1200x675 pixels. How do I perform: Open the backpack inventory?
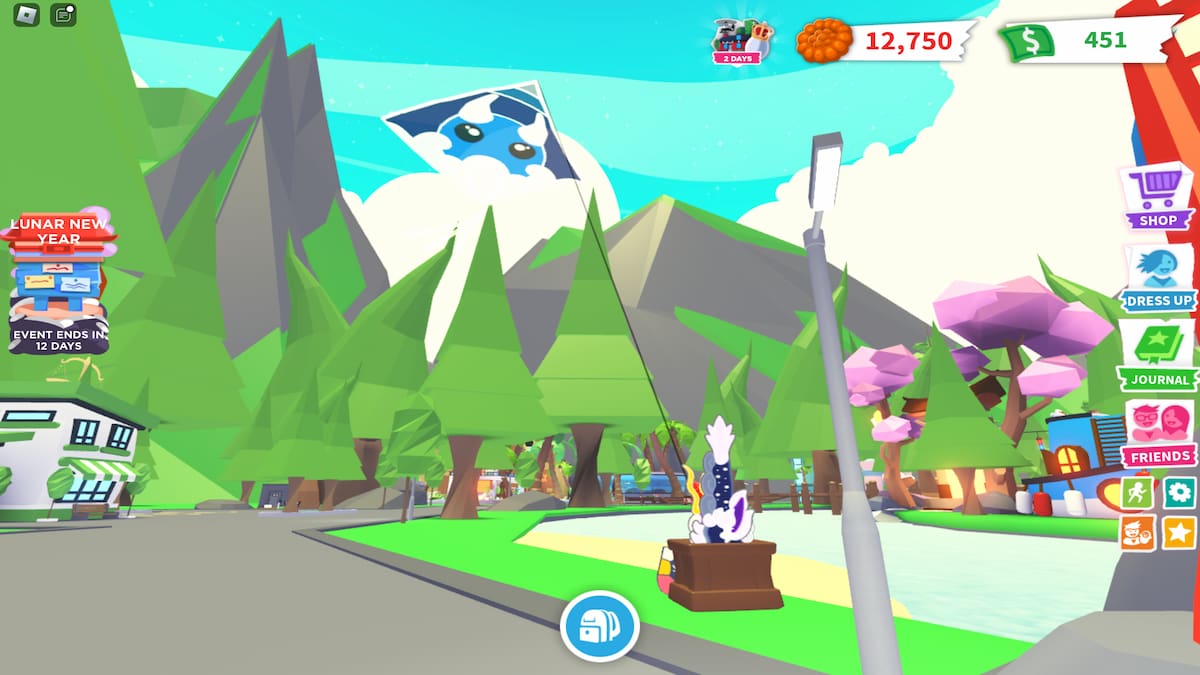coord(599,626)
